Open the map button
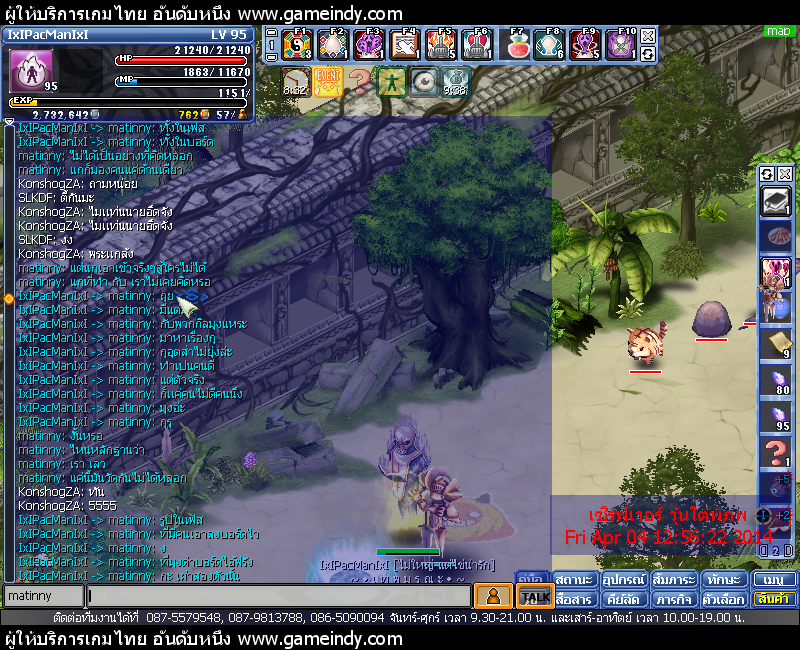 [x=777, y=31]
